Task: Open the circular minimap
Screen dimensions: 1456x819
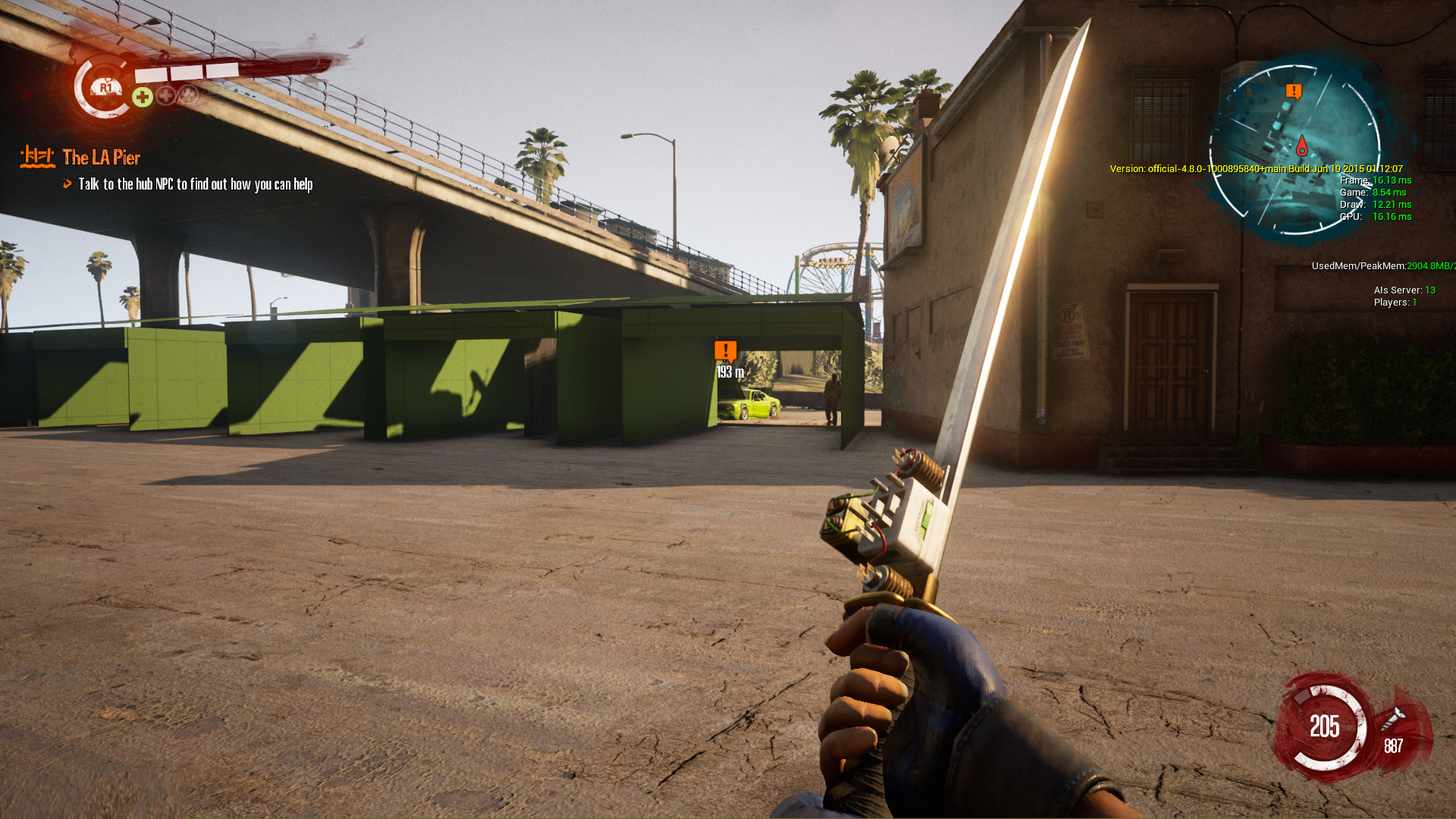Action: tap(1294, 149)
